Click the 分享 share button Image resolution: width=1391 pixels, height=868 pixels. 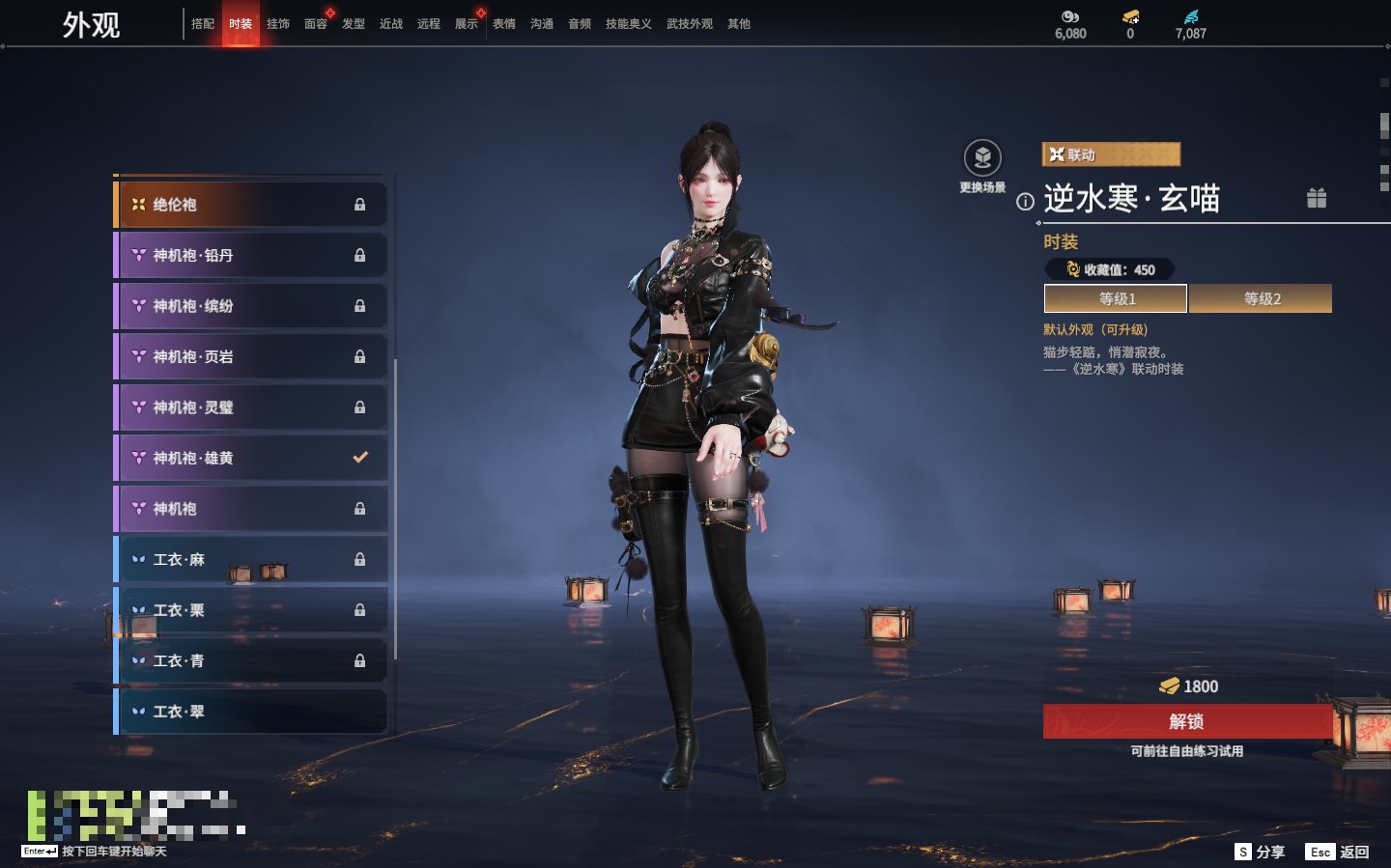[1261, 852]
